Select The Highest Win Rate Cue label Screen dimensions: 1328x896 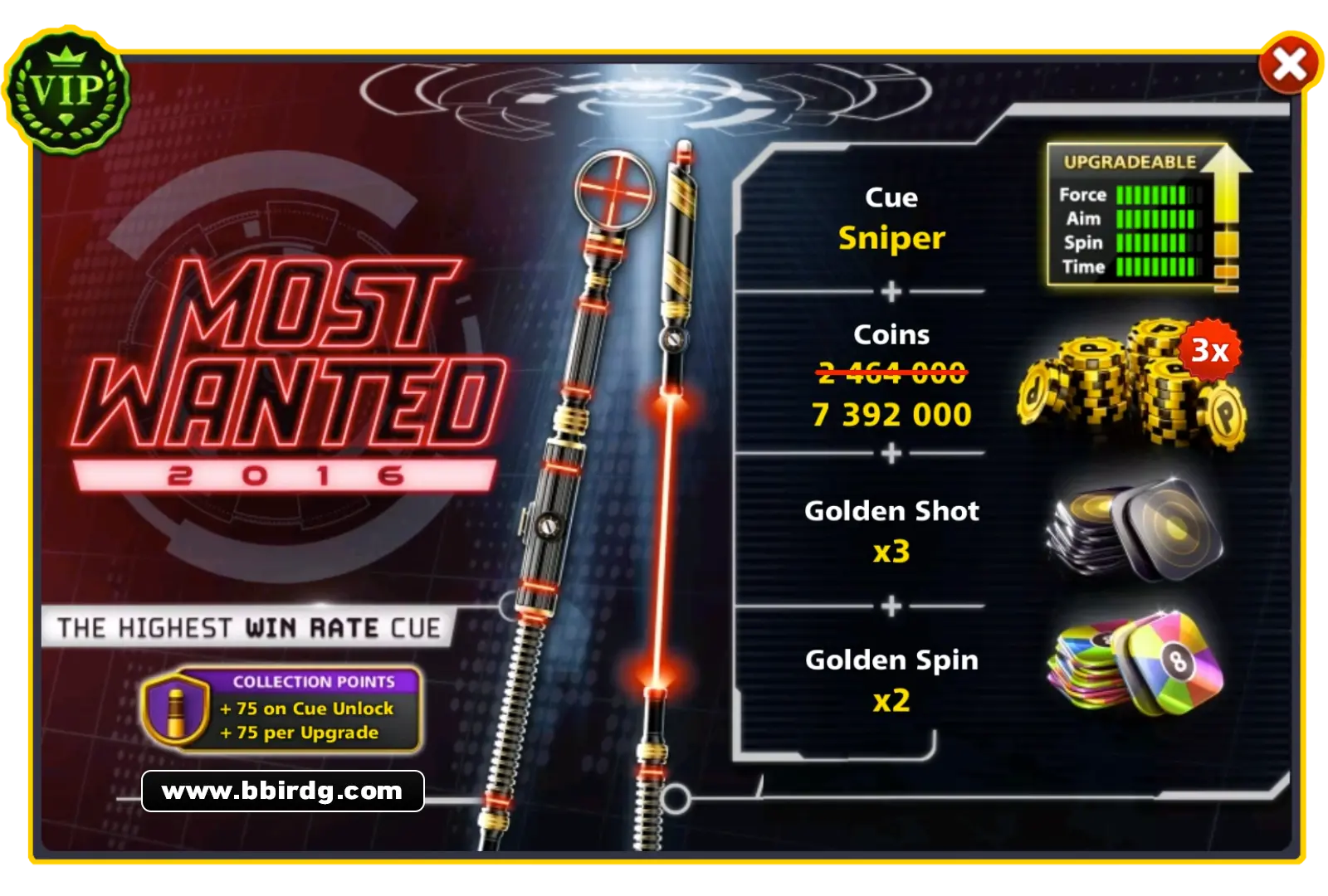[x=249, y=628]
